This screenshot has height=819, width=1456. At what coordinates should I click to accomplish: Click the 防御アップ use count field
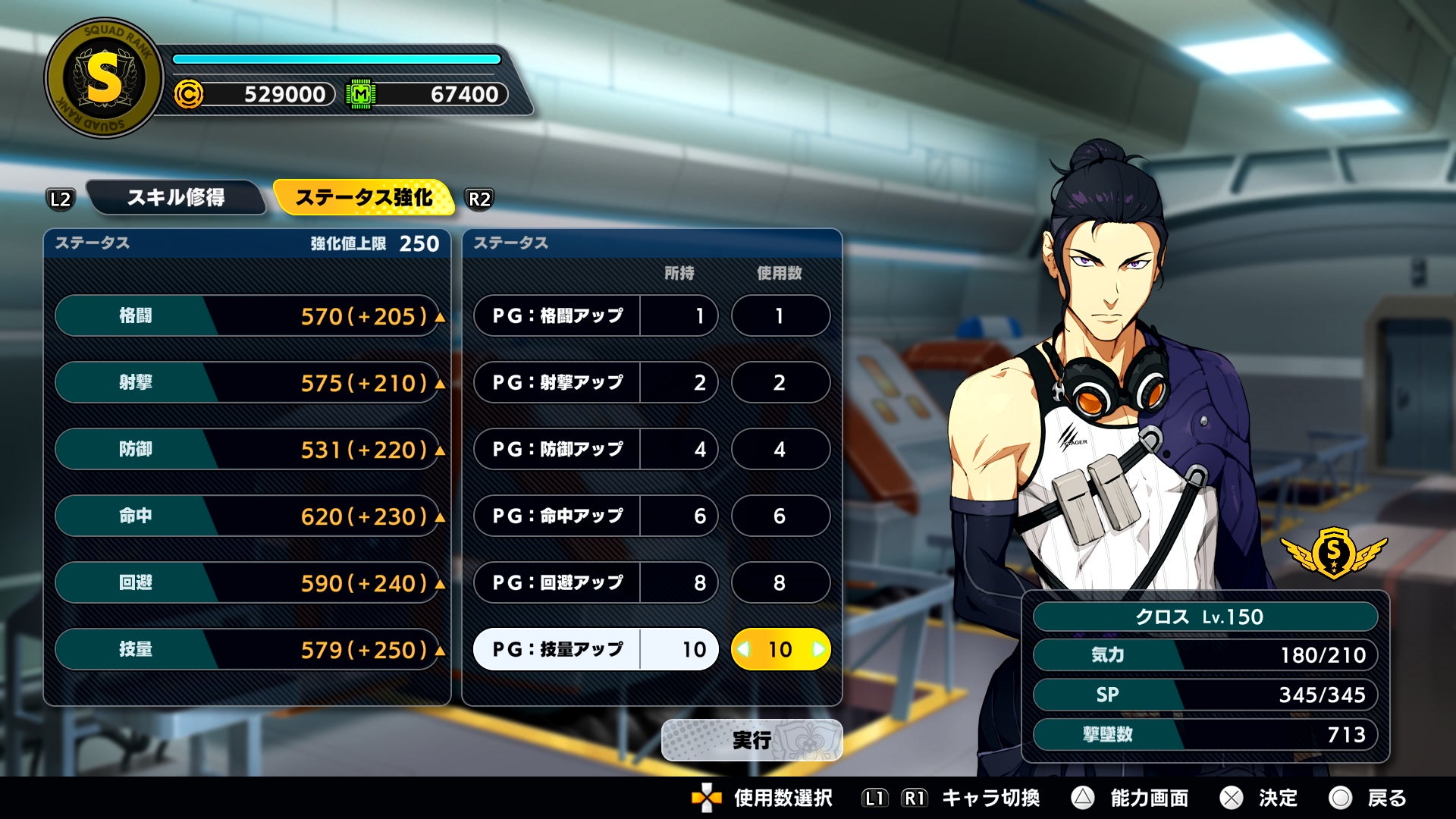(x=780, y=449)
